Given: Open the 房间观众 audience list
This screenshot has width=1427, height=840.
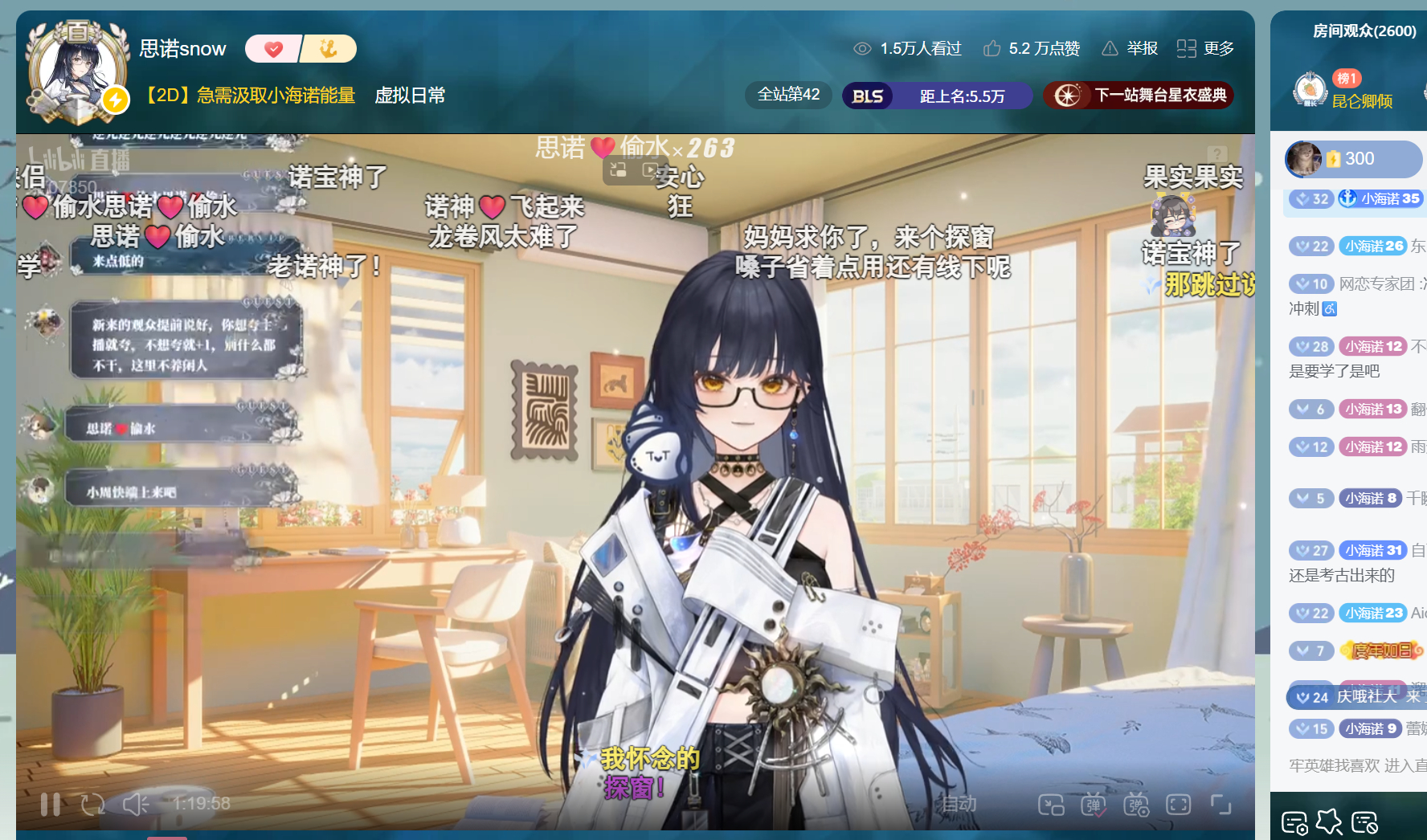Looking at the screenshot, I should click(x=1364, y=31).
